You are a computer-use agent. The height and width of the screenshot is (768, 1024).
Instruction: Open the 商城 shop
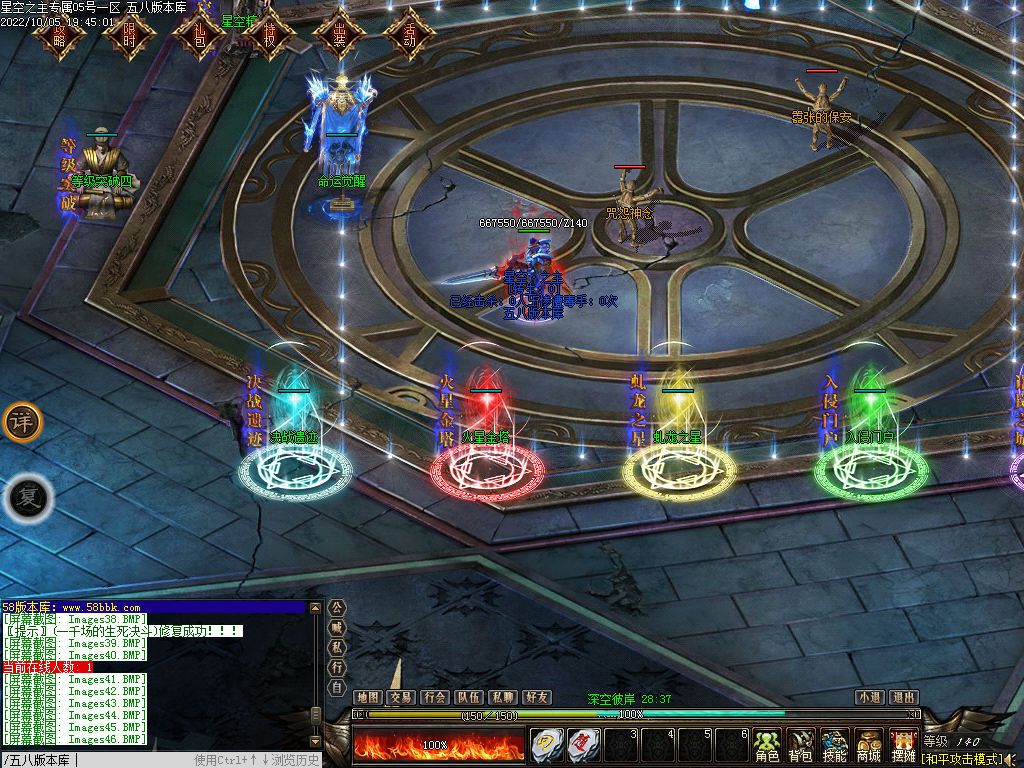point(868,746)
